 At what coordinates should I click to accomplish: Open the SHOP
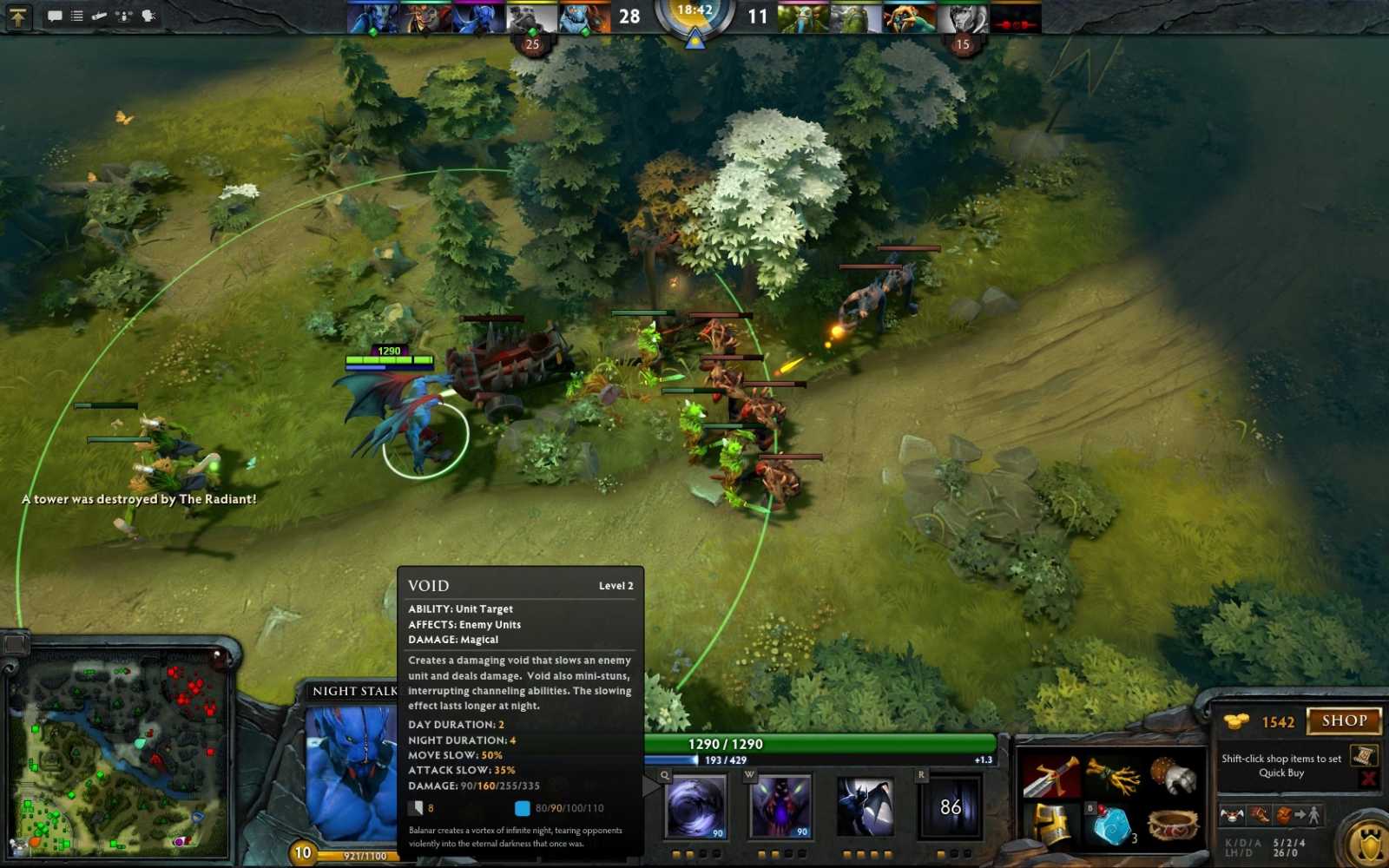1344,720
